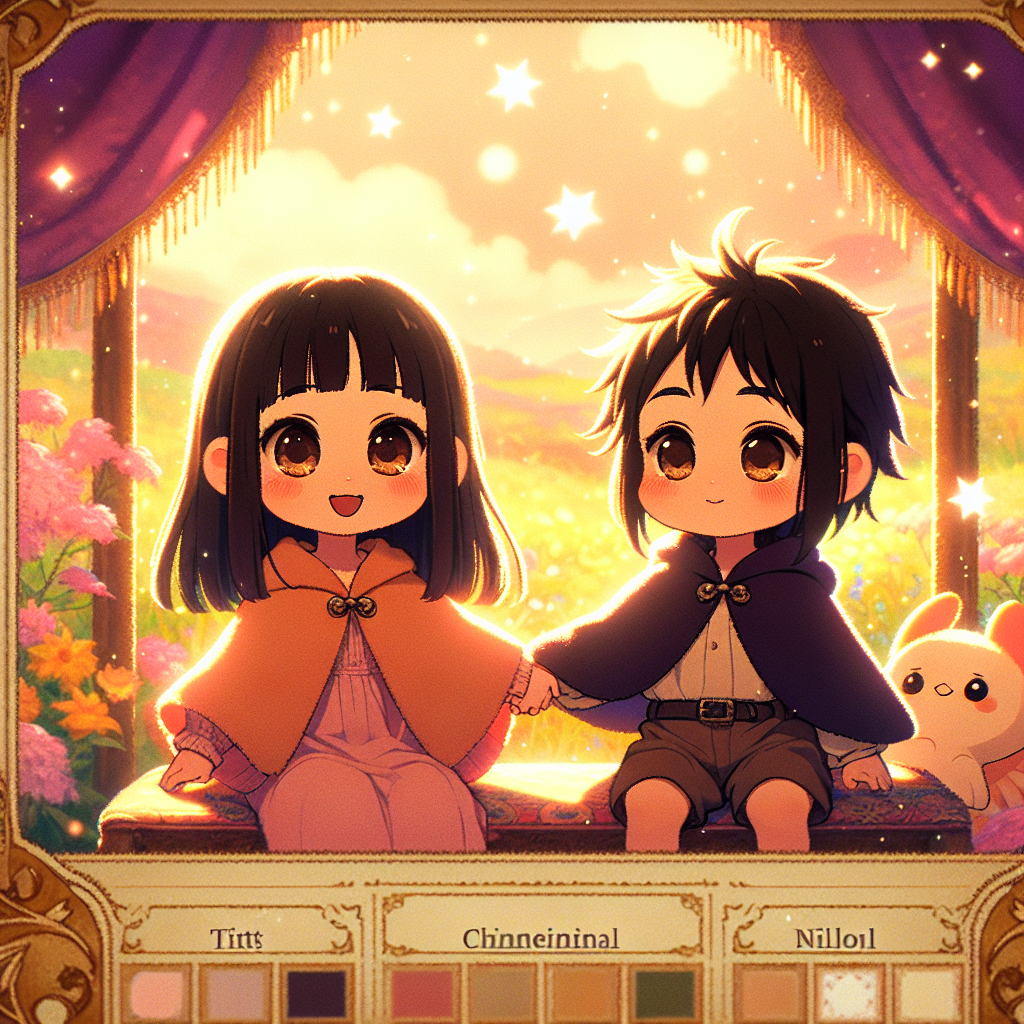
Task: Choose the dusty mauve color swatch
Action: pyautogui.click(x=235, y=992)
